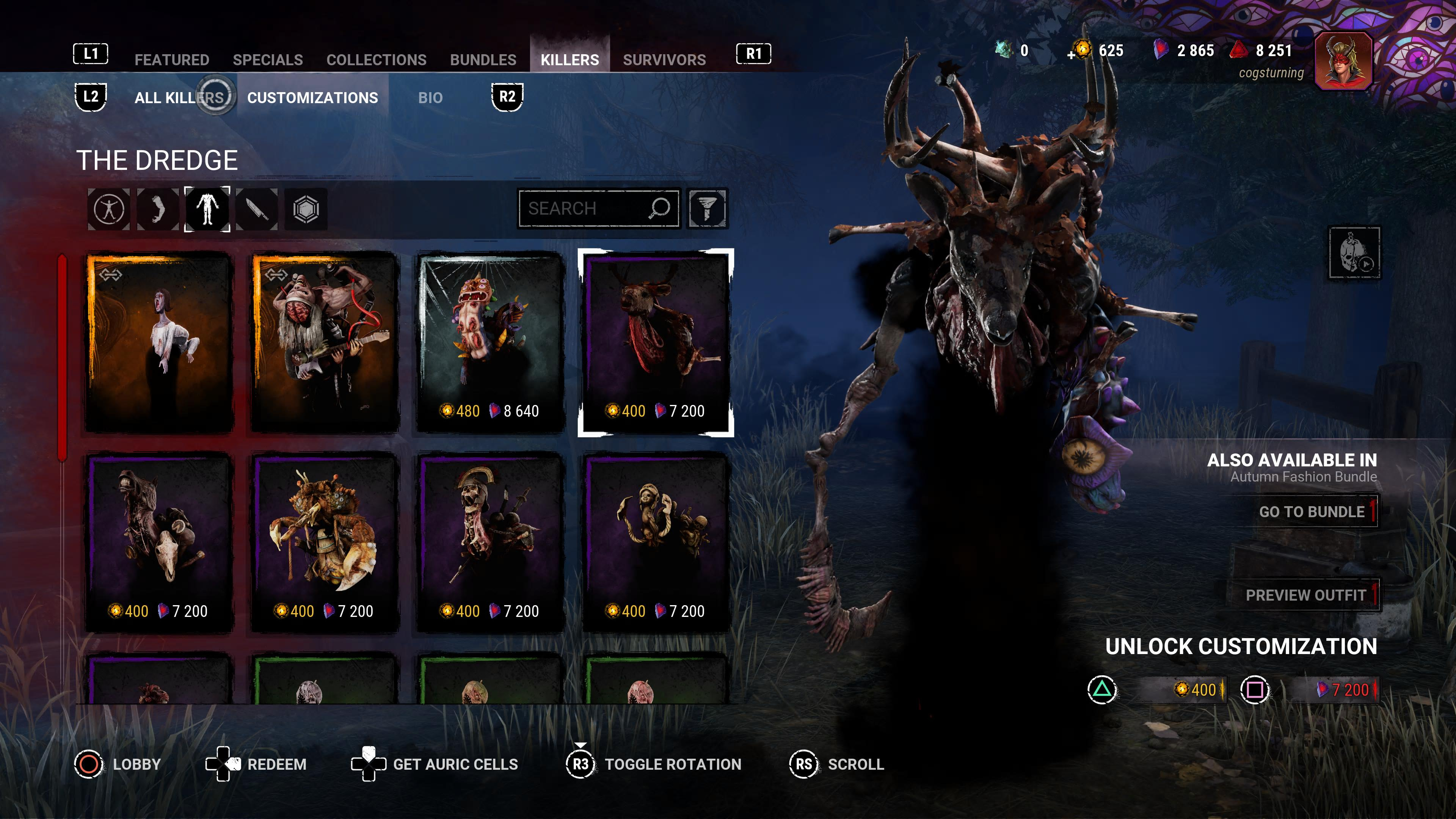Screen dimensions: 1456x819
Task: Open the Featured store tab
Action: pos(172,60)
